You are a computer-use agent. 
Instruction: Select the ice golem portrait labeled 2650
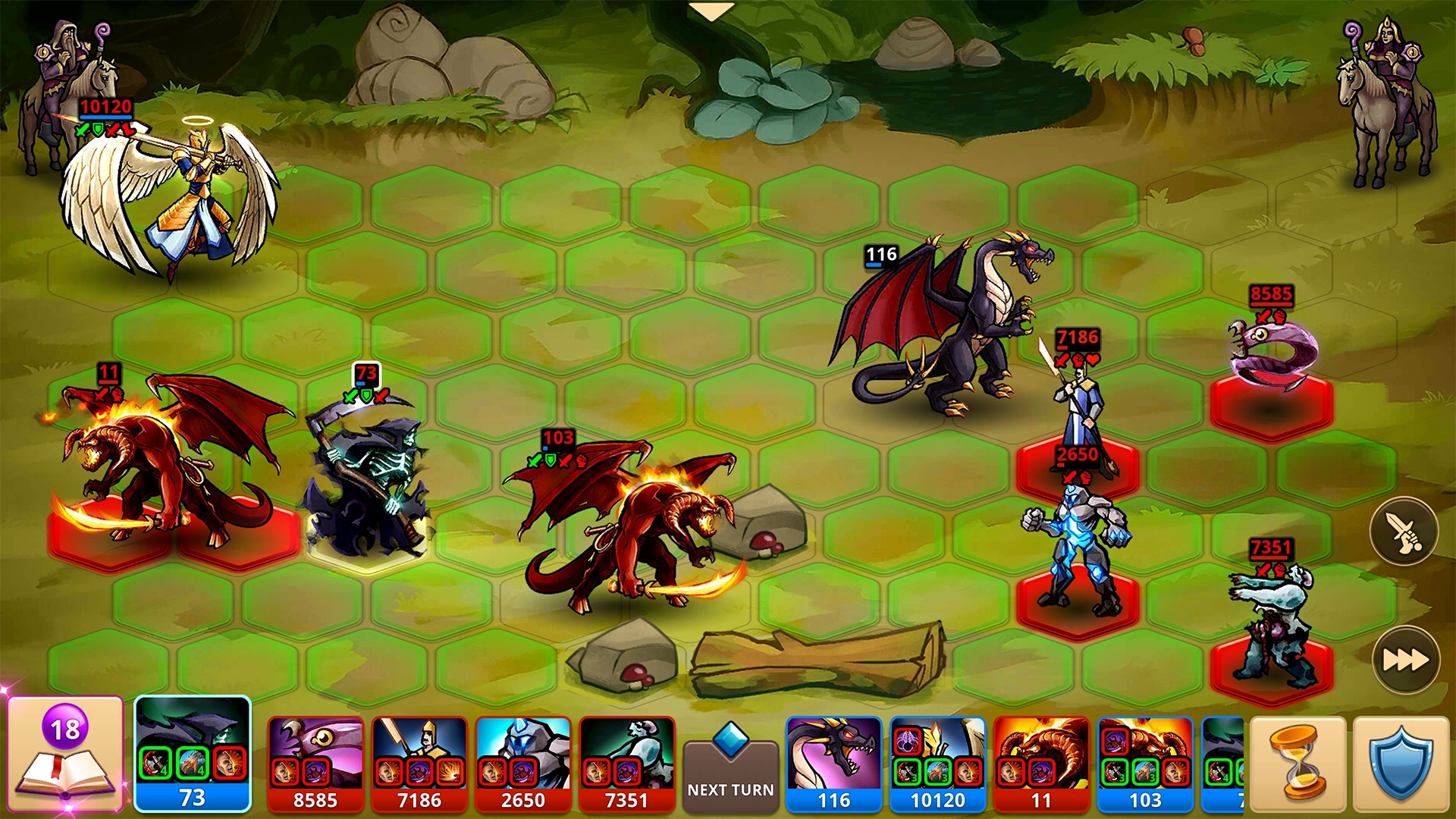(x=523, y=763)
